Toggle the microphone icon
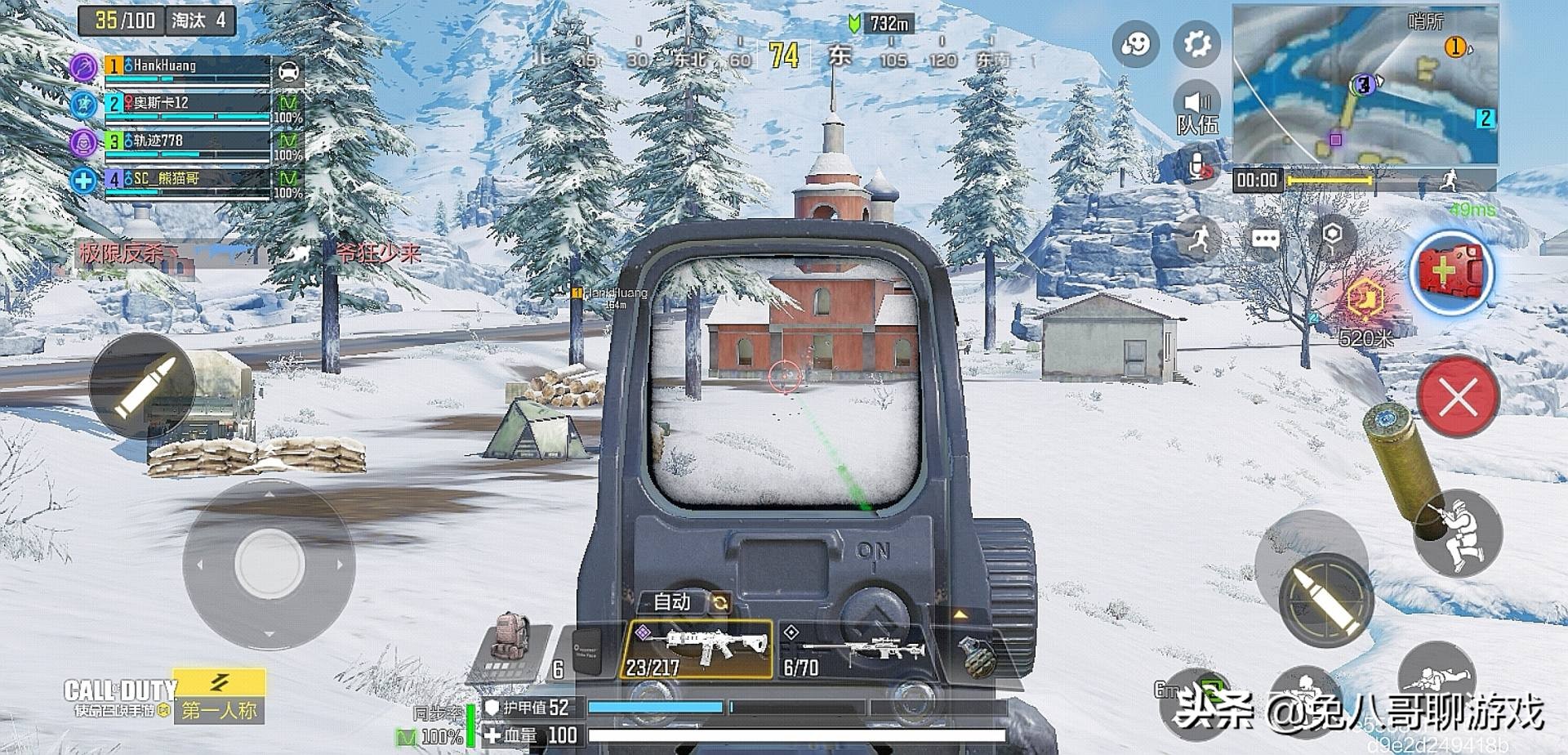 pyautogui.click(x=1199, y=168)
